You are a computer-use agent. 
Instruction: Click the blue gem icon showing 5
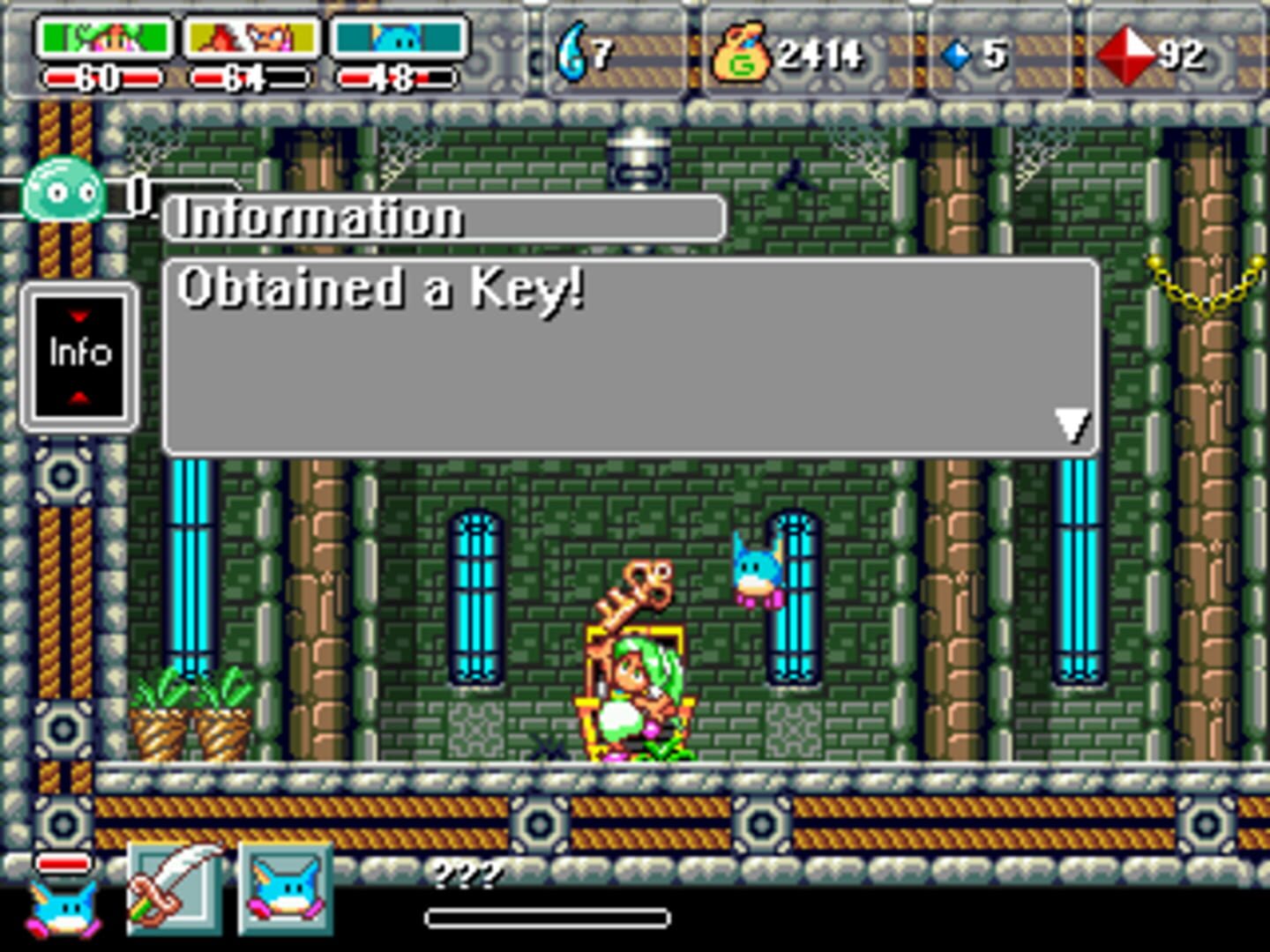pyautogui.click(x=956, y=55)
